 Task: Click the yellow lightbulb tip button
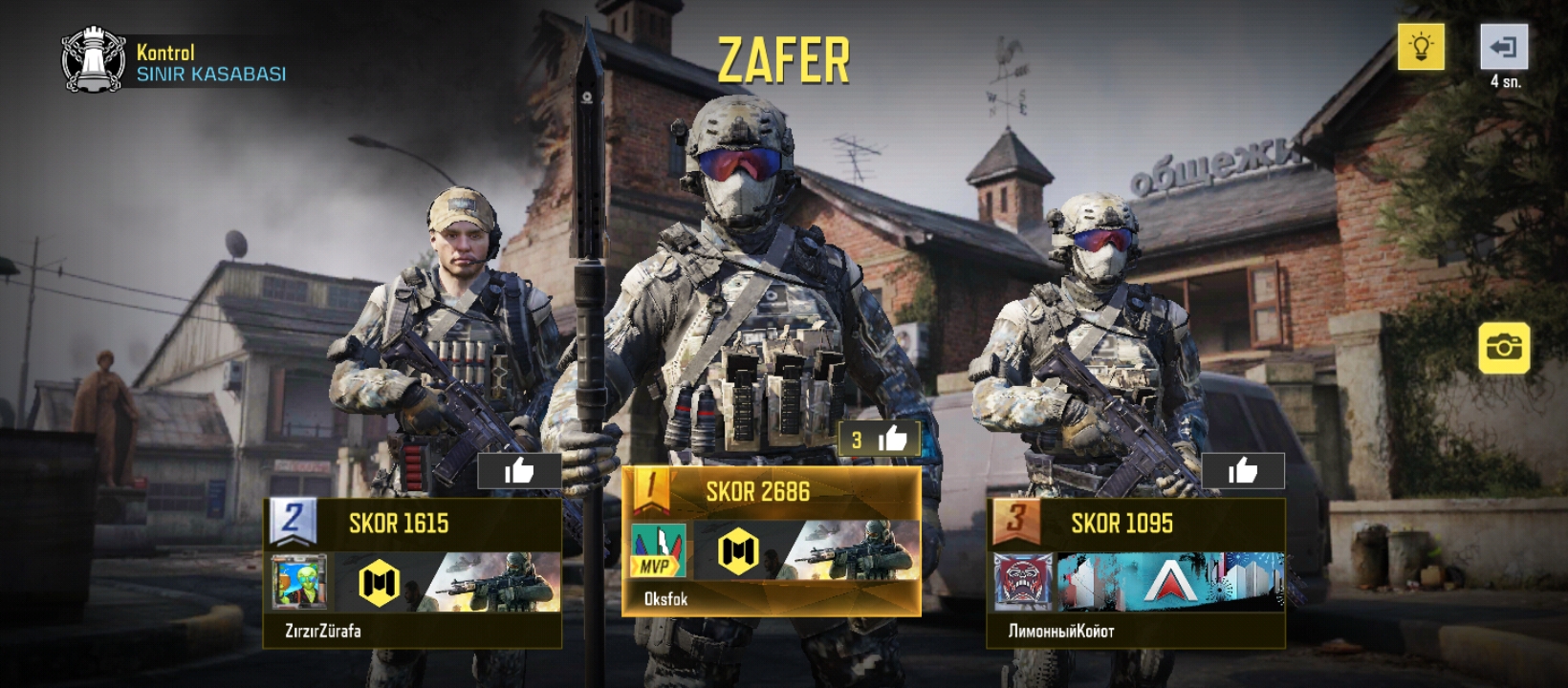coord(1421,47)
